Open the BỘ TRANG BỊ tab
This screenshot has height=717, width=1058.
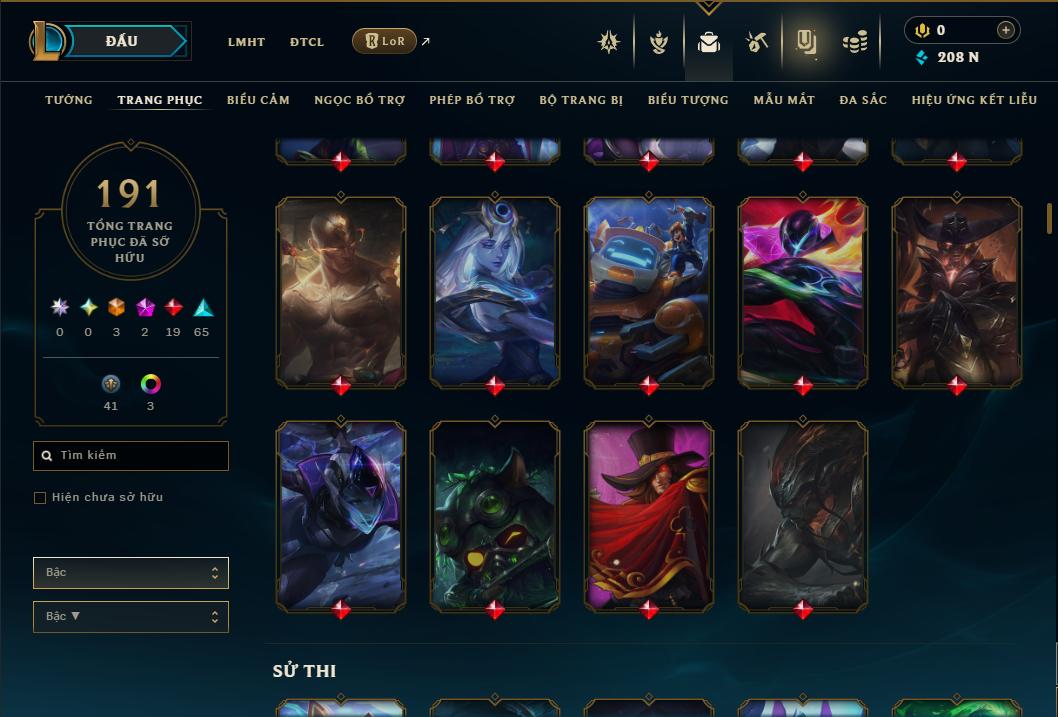coord(581,100)
